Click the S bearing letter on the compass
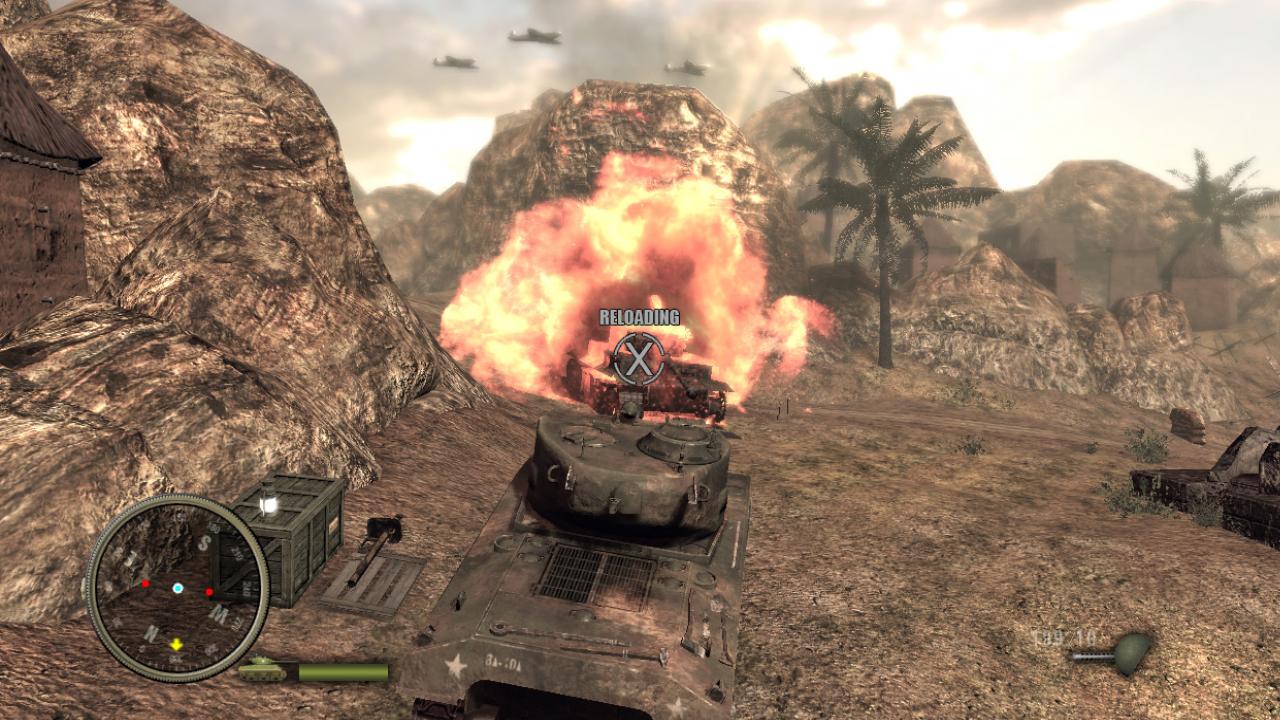Viewport: 1280px width, 720px height. tap(204, 542)
